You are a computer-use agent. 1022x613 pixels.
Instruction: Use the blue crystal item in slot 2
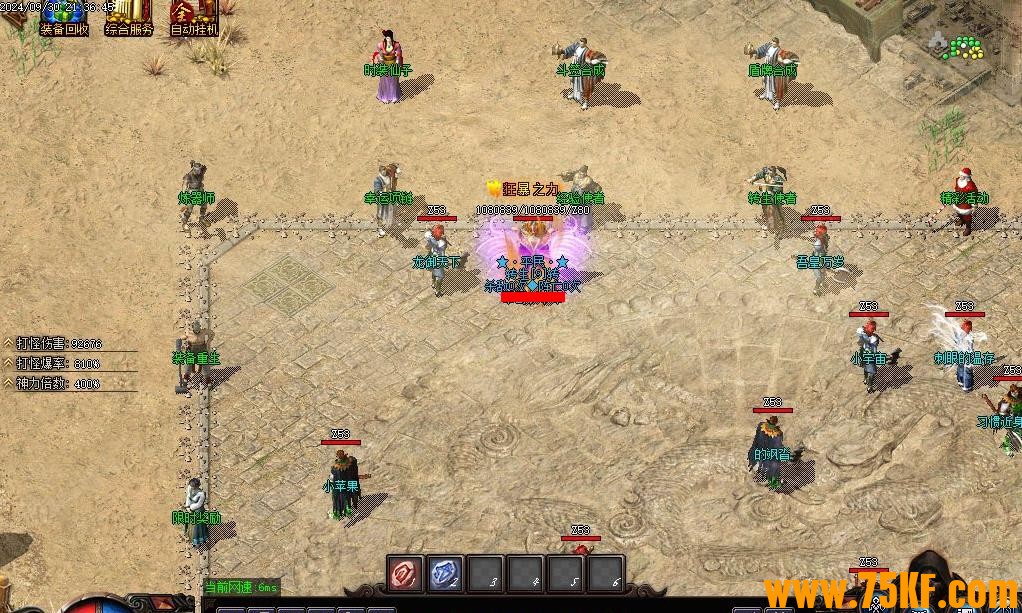(445, 573)
